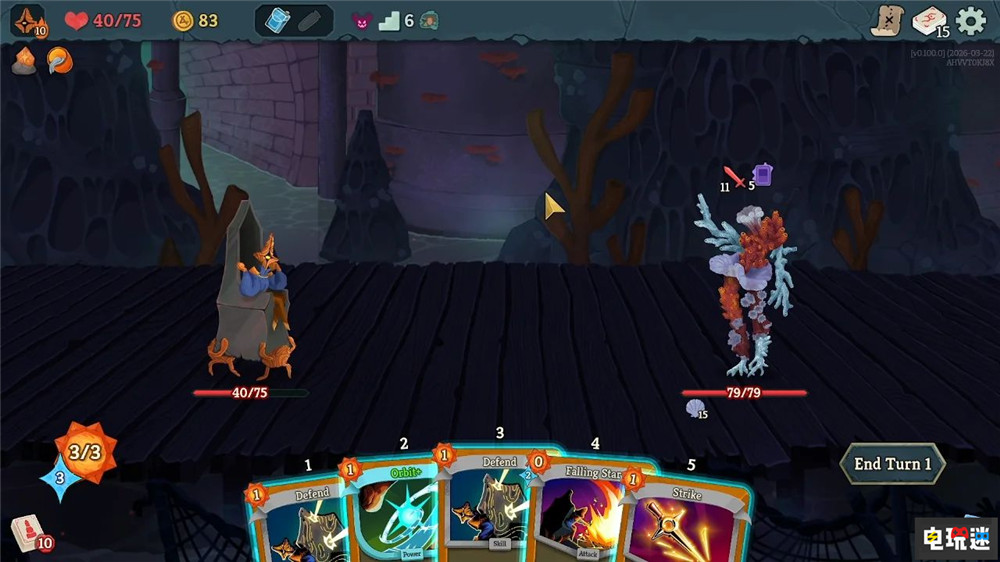Open the map scroll
This screenshot has height=562, width=1000.
click(x=886, y=20)
